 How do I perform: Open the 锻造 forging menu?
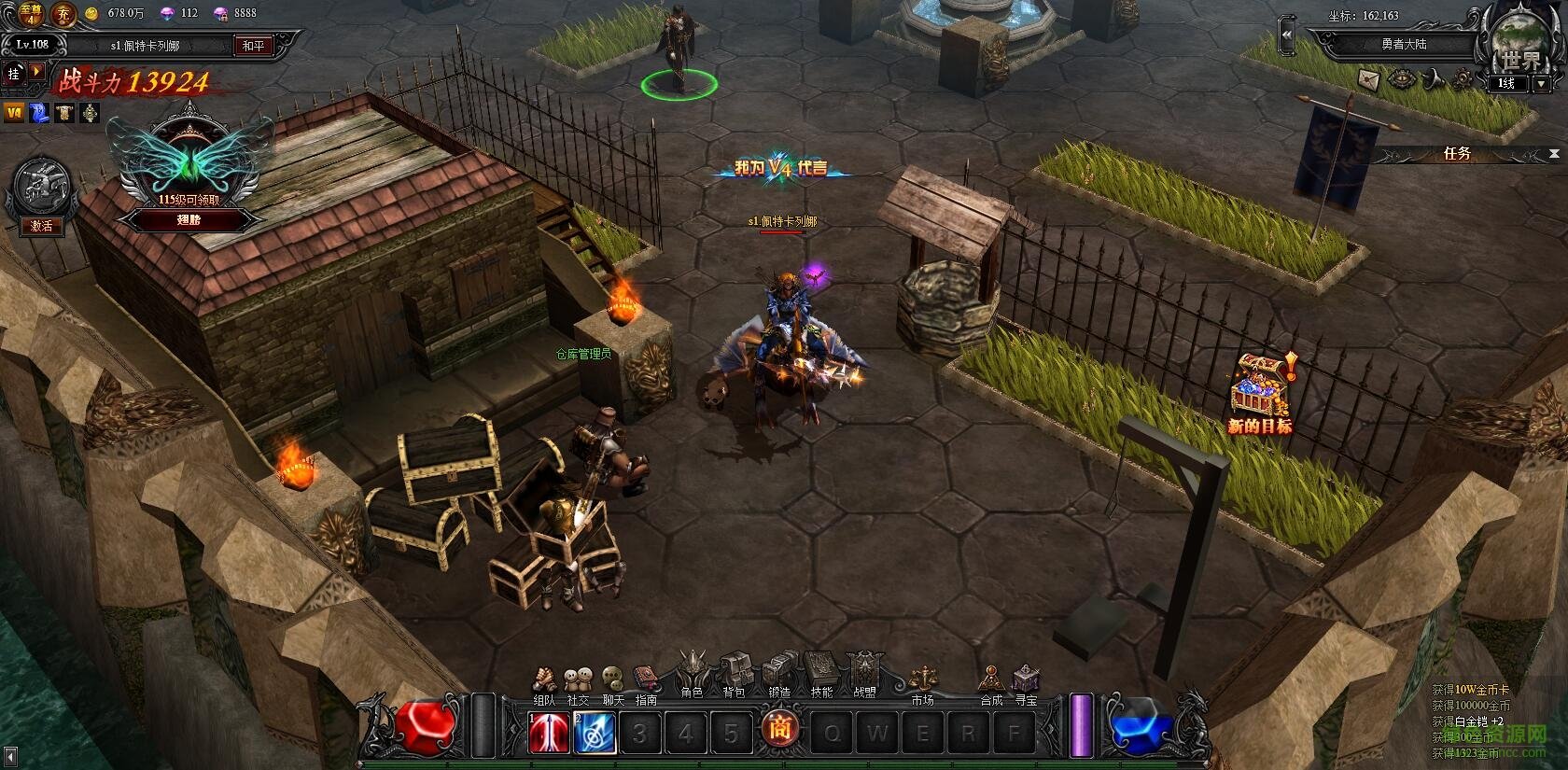[778, 673]
